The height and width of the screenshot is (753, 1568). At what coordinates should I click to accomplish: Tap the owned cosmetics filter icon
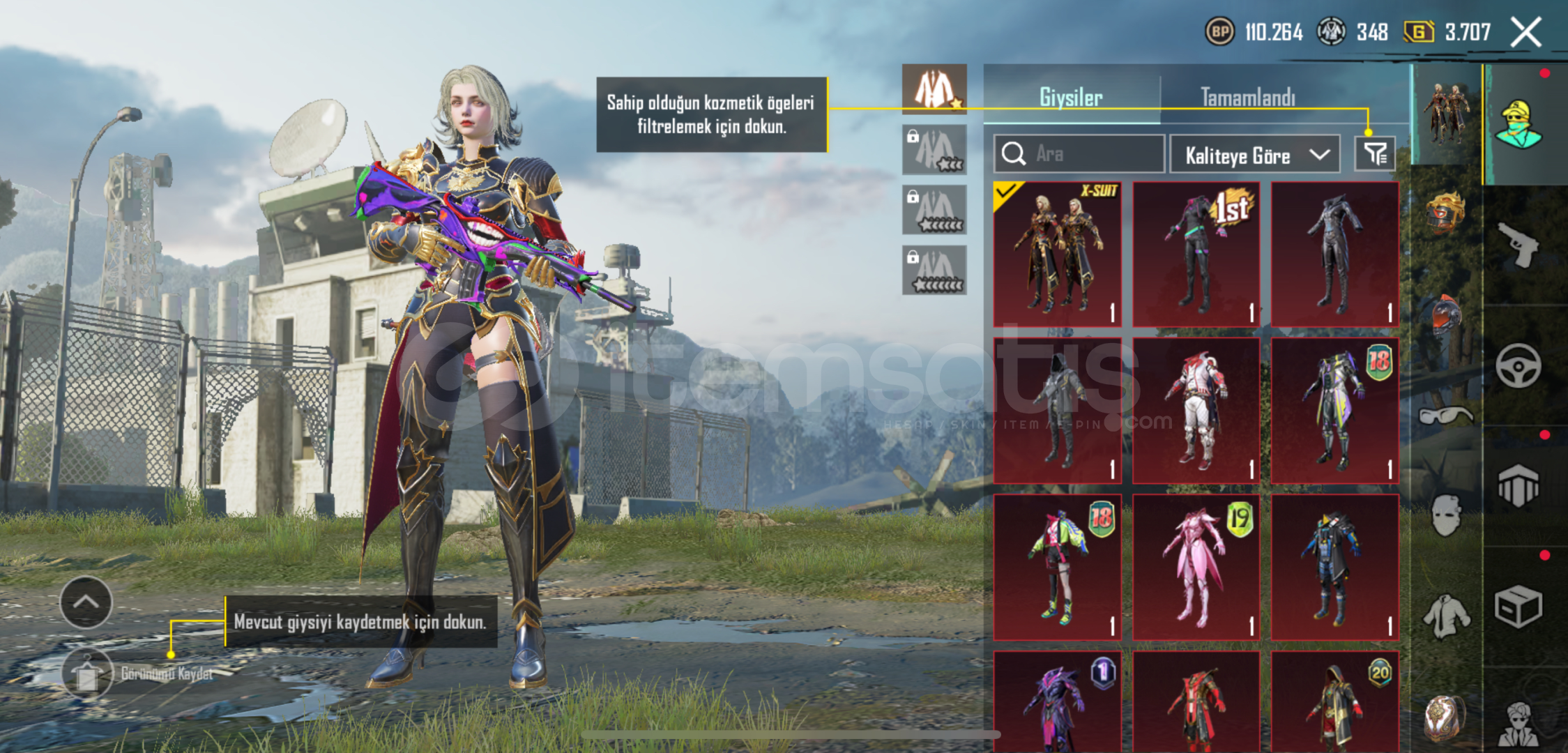[1374, 153]
